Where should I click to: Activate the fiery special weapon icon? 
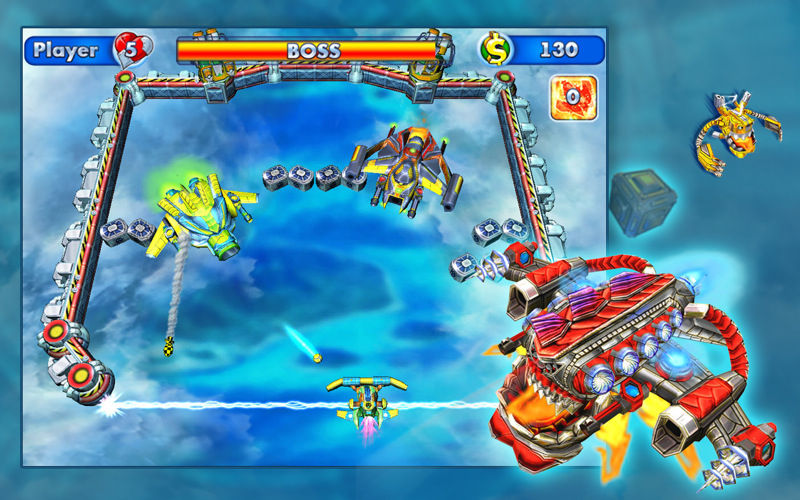pyautogui.click(x=573, y=97)
